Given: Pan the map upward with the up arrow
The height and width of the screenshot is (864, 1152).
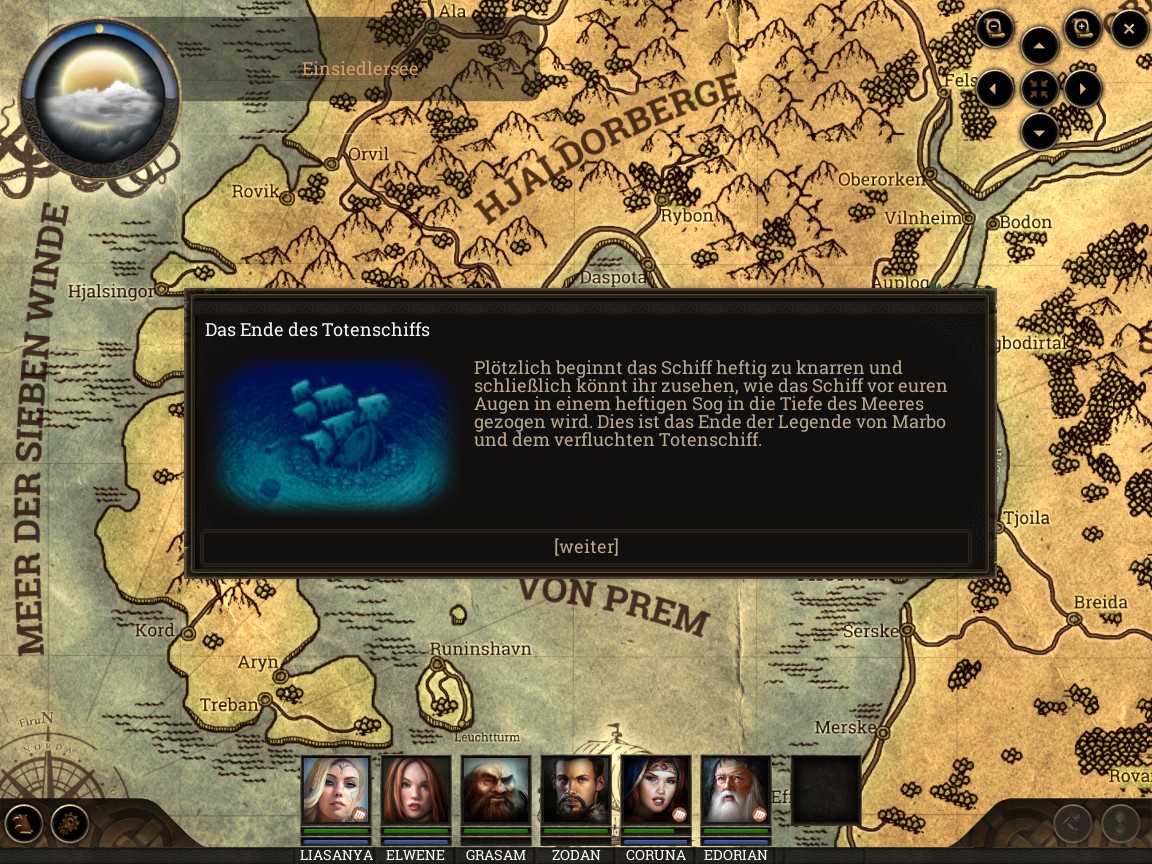Looking at the screenshot, I should [1040, 46].
